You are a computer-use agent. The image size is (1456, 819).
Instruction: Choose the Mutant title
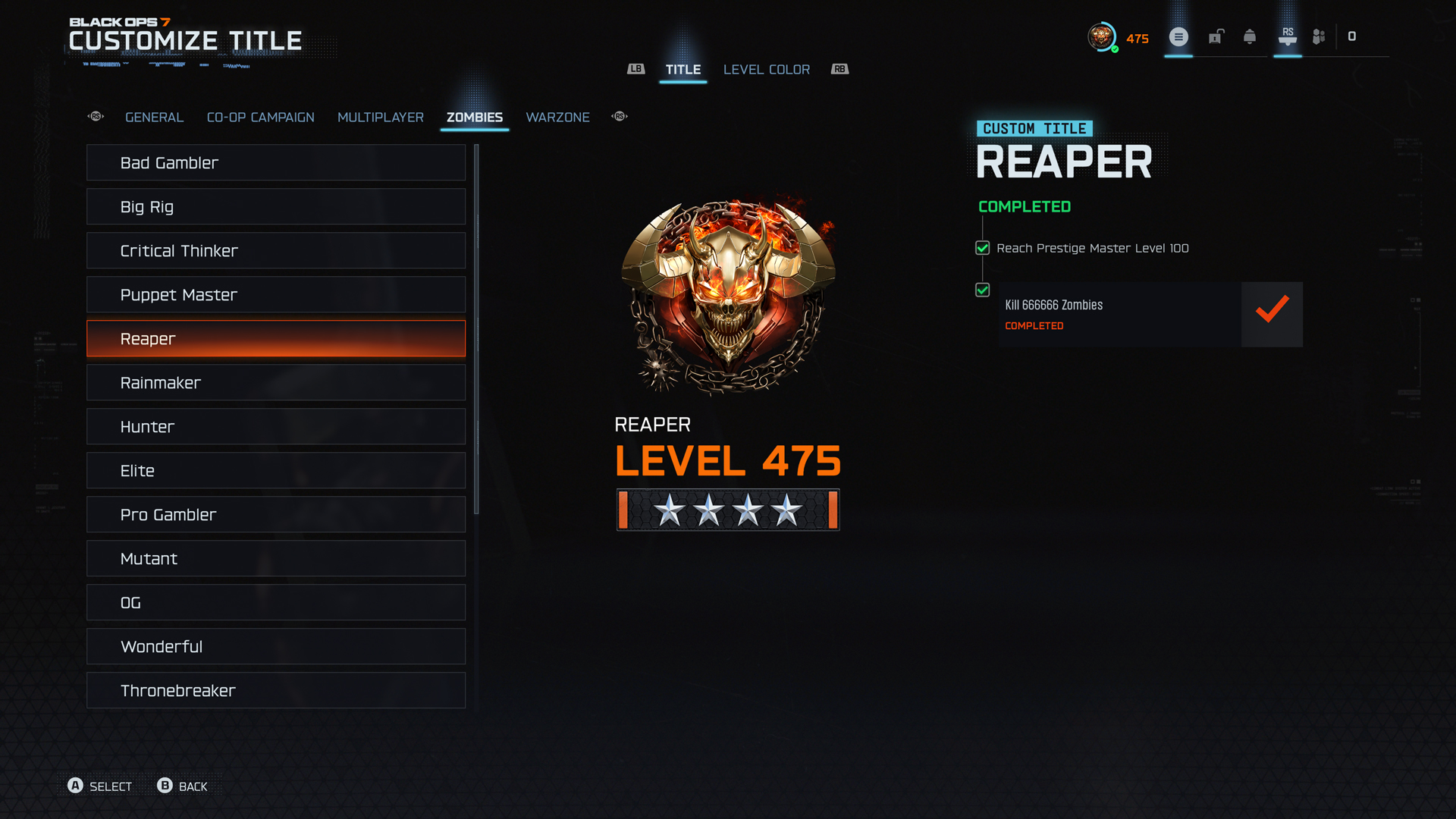[x=275, y=559]
